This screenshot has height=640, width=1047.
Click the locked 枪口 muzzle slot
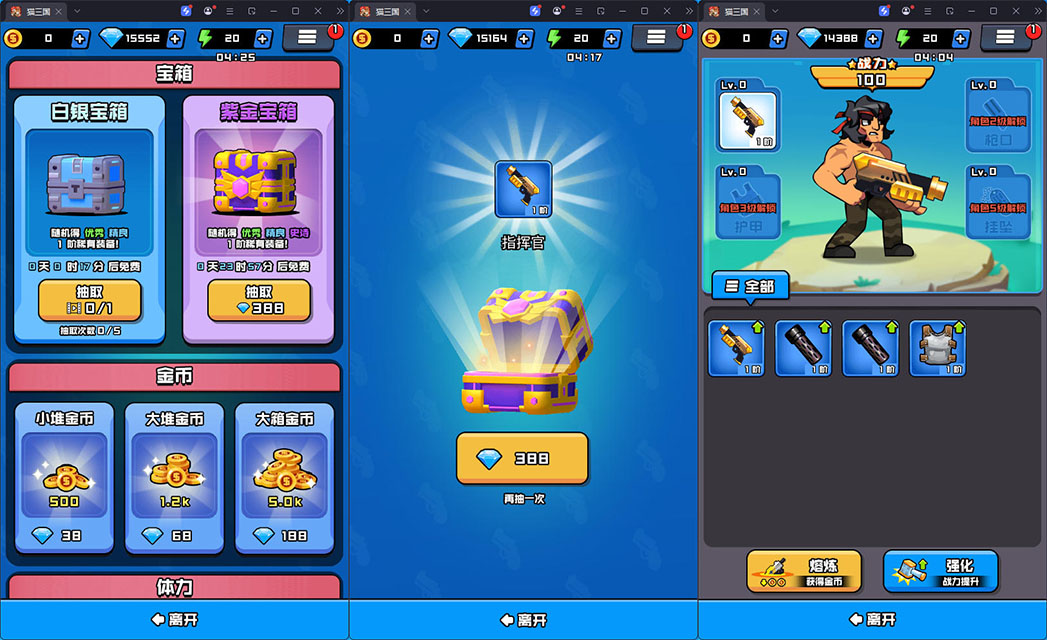tap(997, 115)
